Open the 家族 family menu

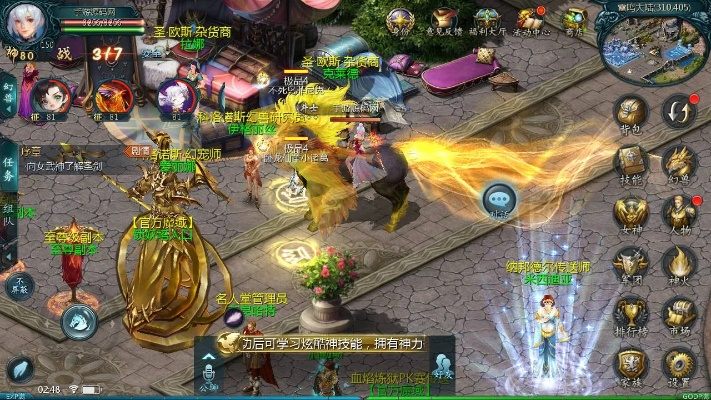(630, 364)
